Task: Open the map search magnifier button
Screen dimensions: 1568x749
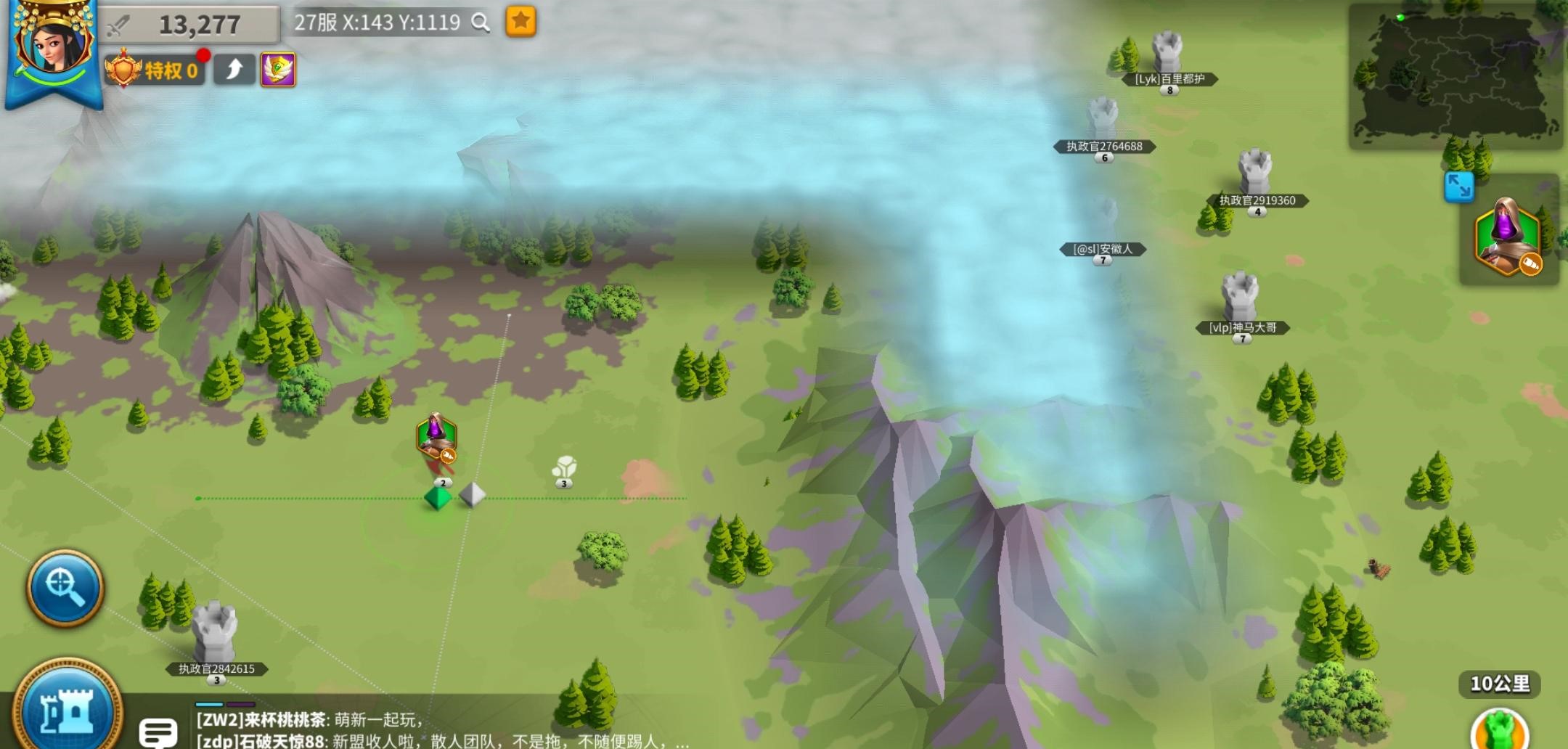Action: click(65, 587)
